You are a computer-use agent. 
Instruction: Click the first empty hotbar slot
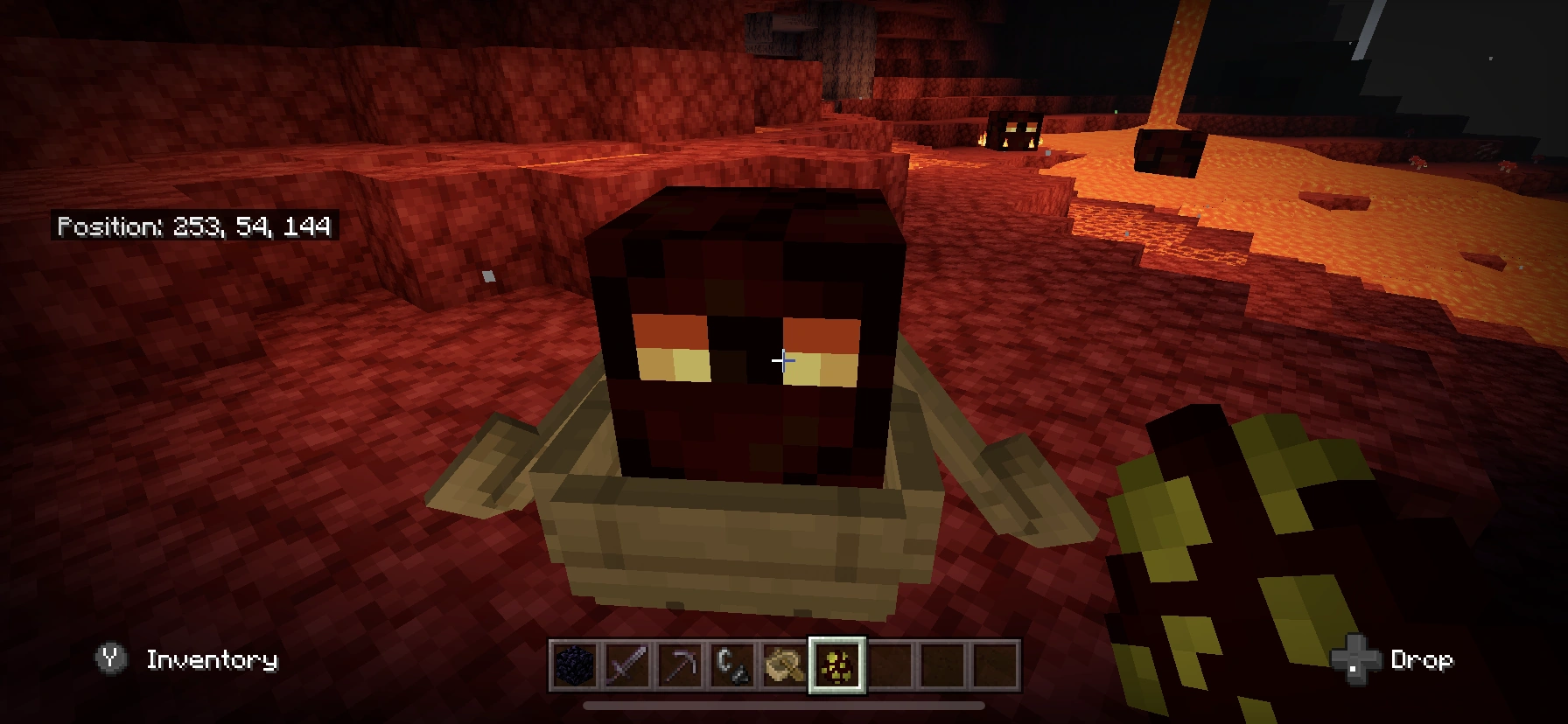[x=889, y=665]
